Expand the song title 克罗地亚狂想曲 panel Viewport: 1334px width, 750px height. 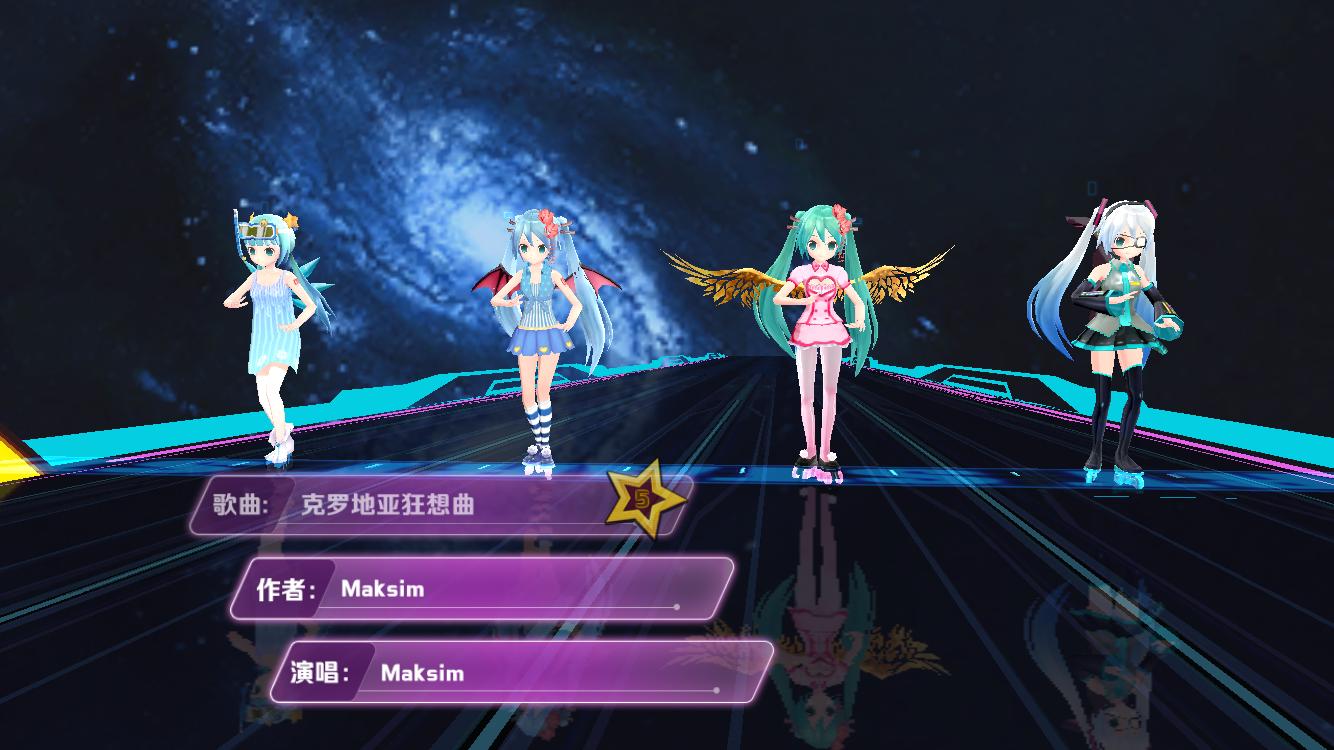point(430,507)
